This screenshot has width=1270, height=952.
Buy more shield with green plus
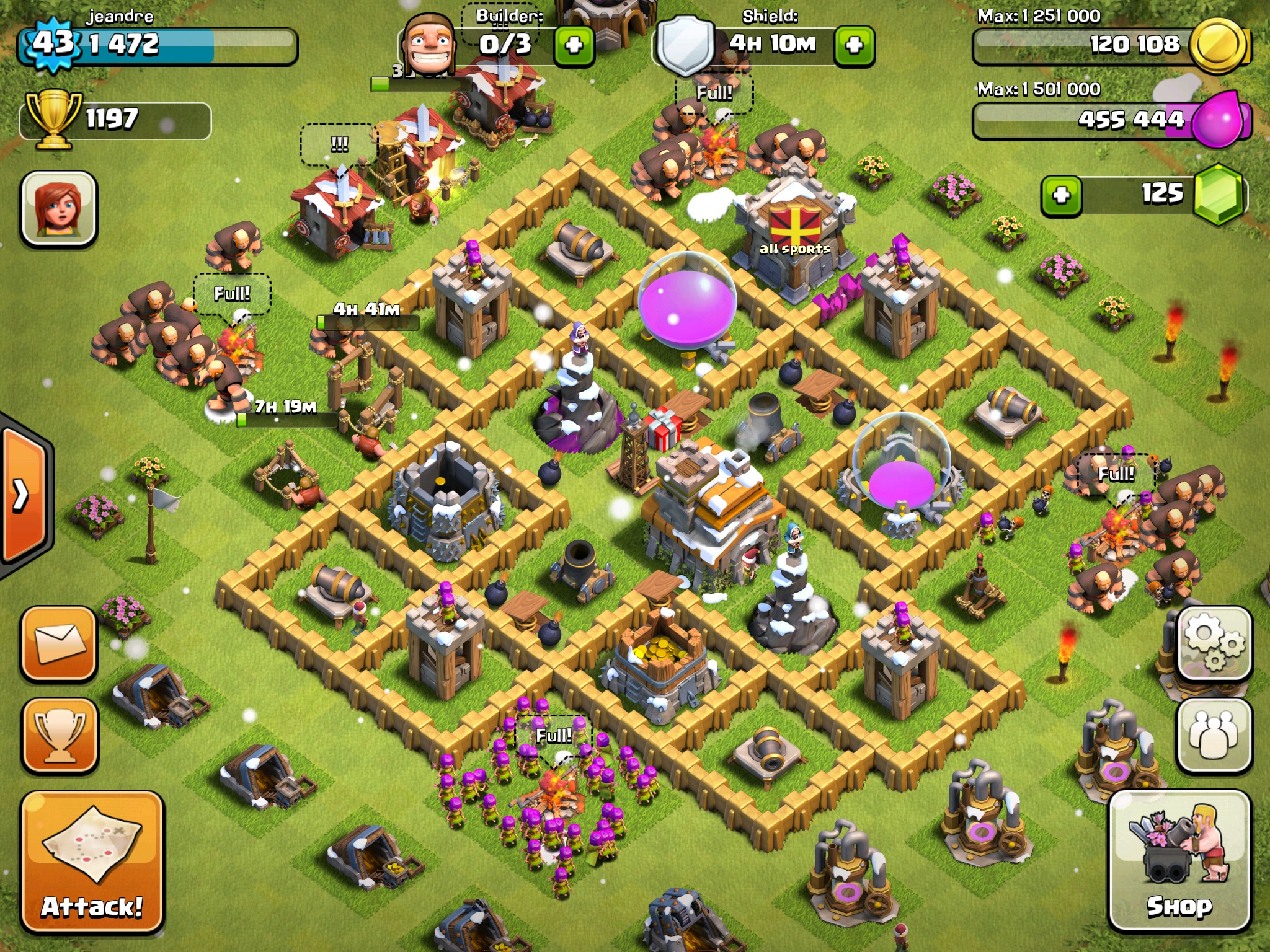coord(854,45)
